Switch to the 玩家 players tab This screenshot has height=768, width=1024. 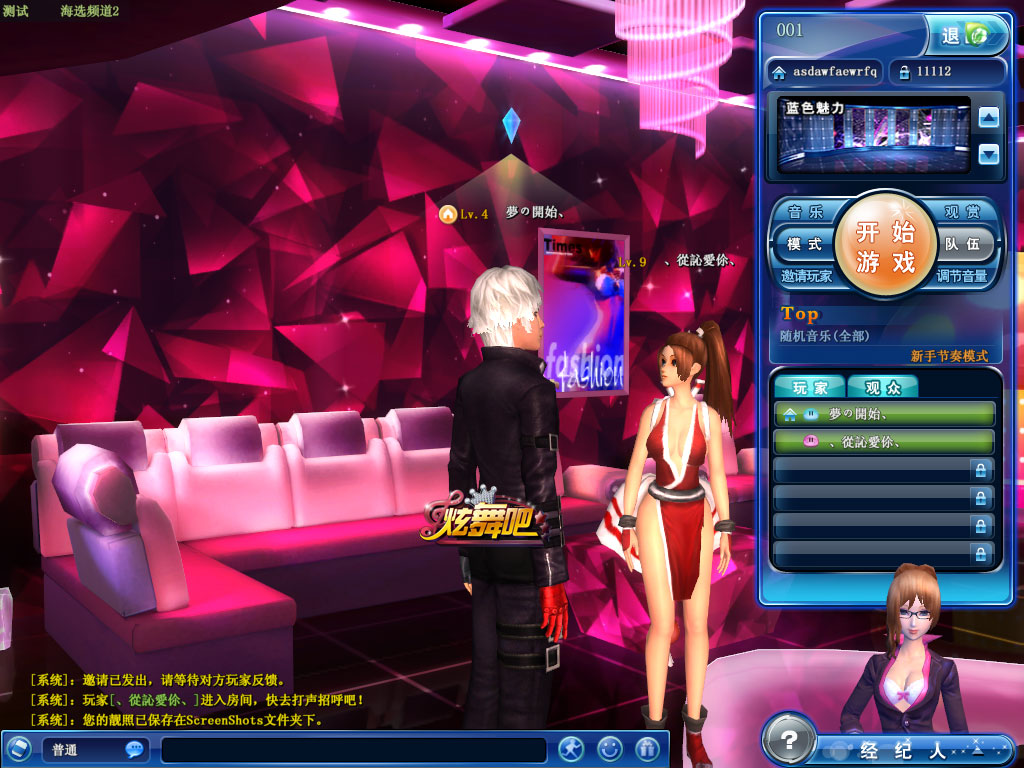coord(810,387)
